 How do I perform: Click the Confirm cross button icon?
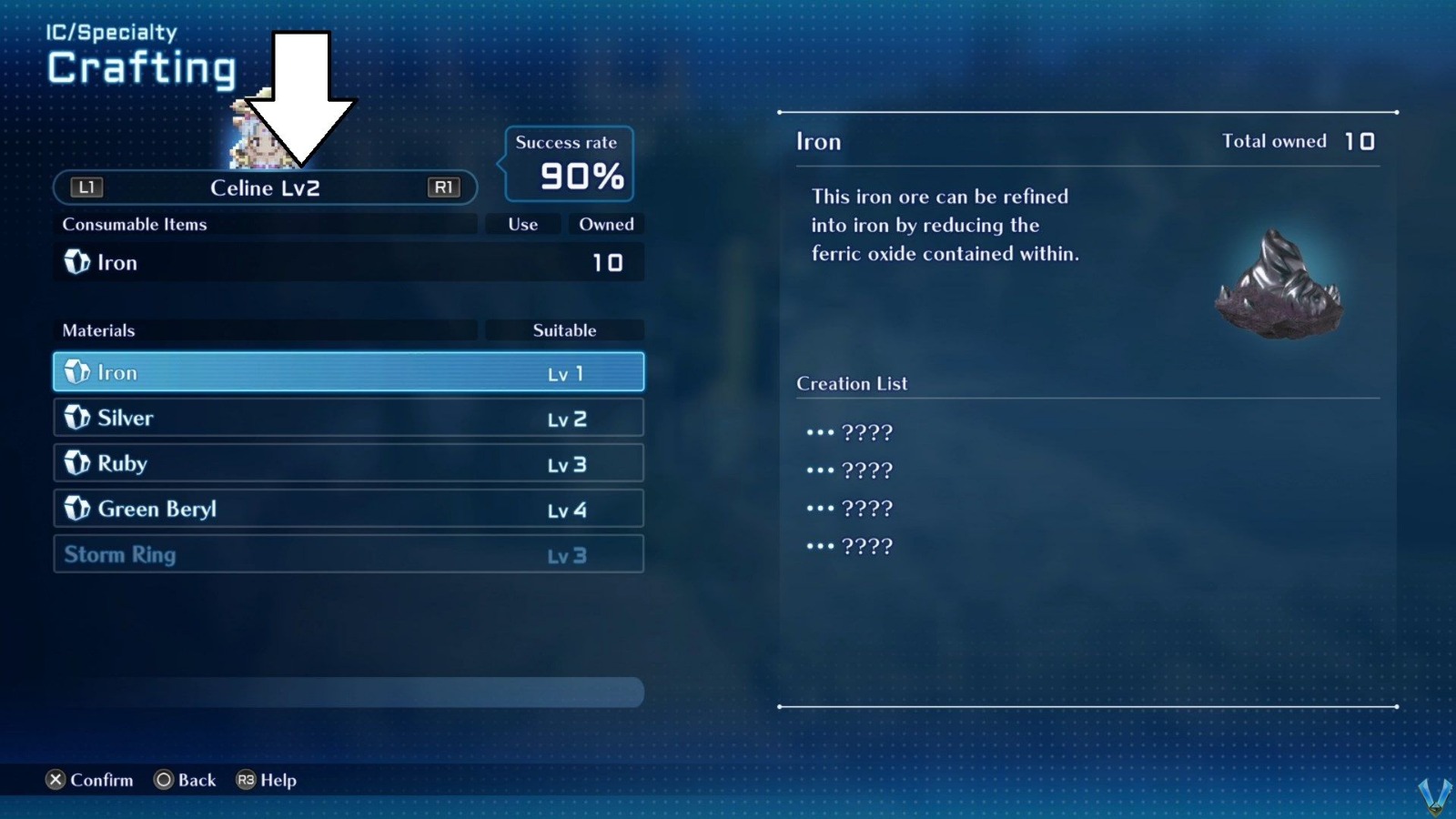click(56, 780)
